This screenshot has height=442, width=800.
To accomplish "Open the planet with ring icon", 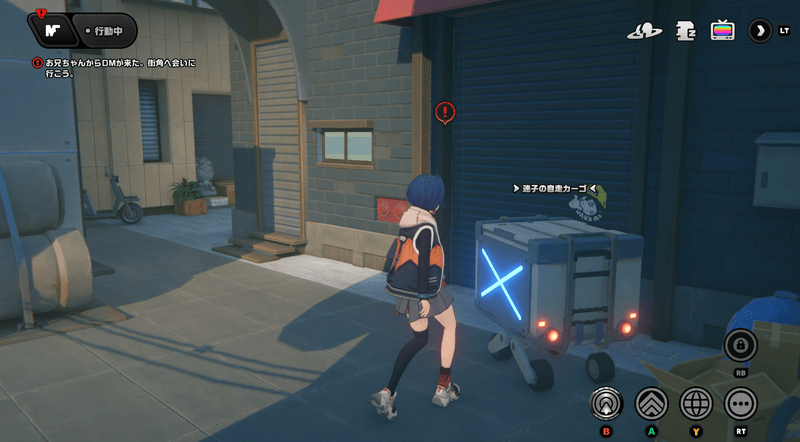I will (x=645, y=31).
